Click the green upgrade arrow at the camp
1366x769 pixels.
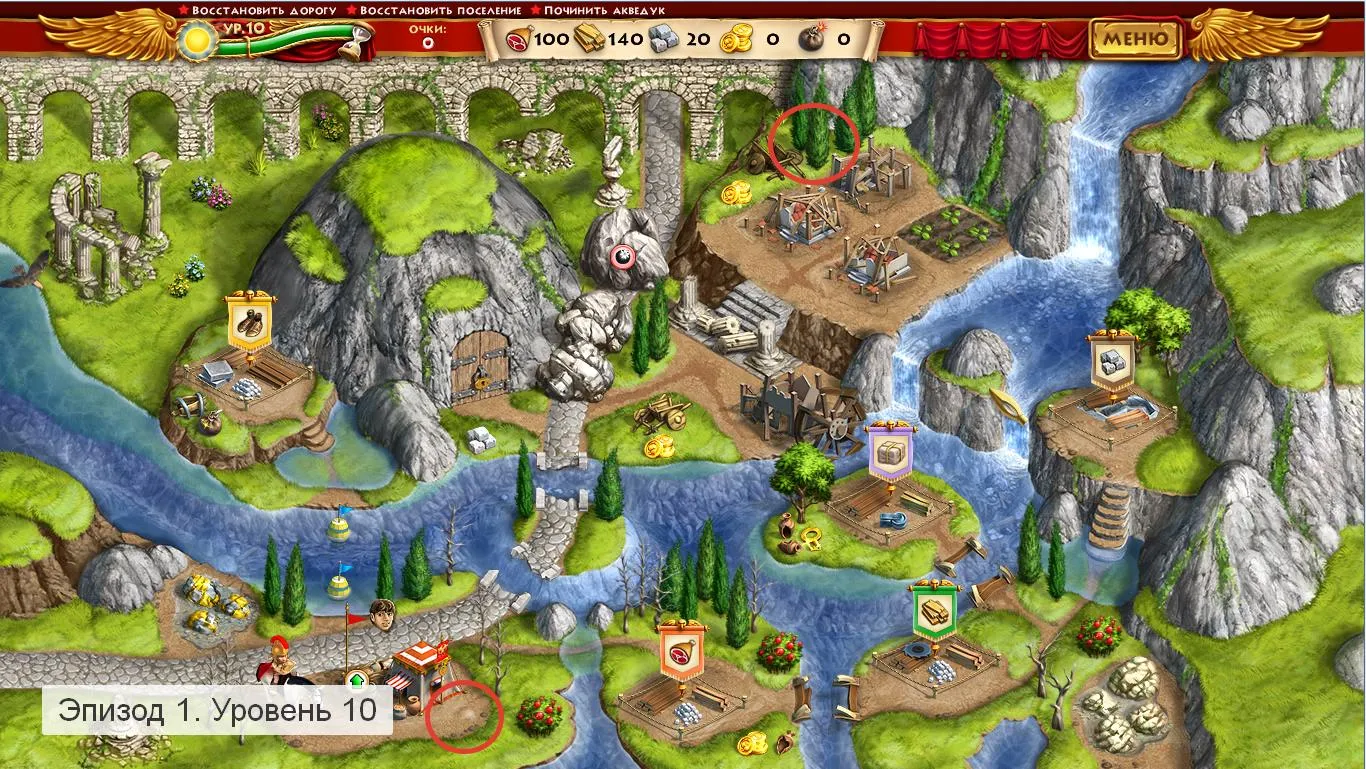pyautogui.click(x=356, y=681)
